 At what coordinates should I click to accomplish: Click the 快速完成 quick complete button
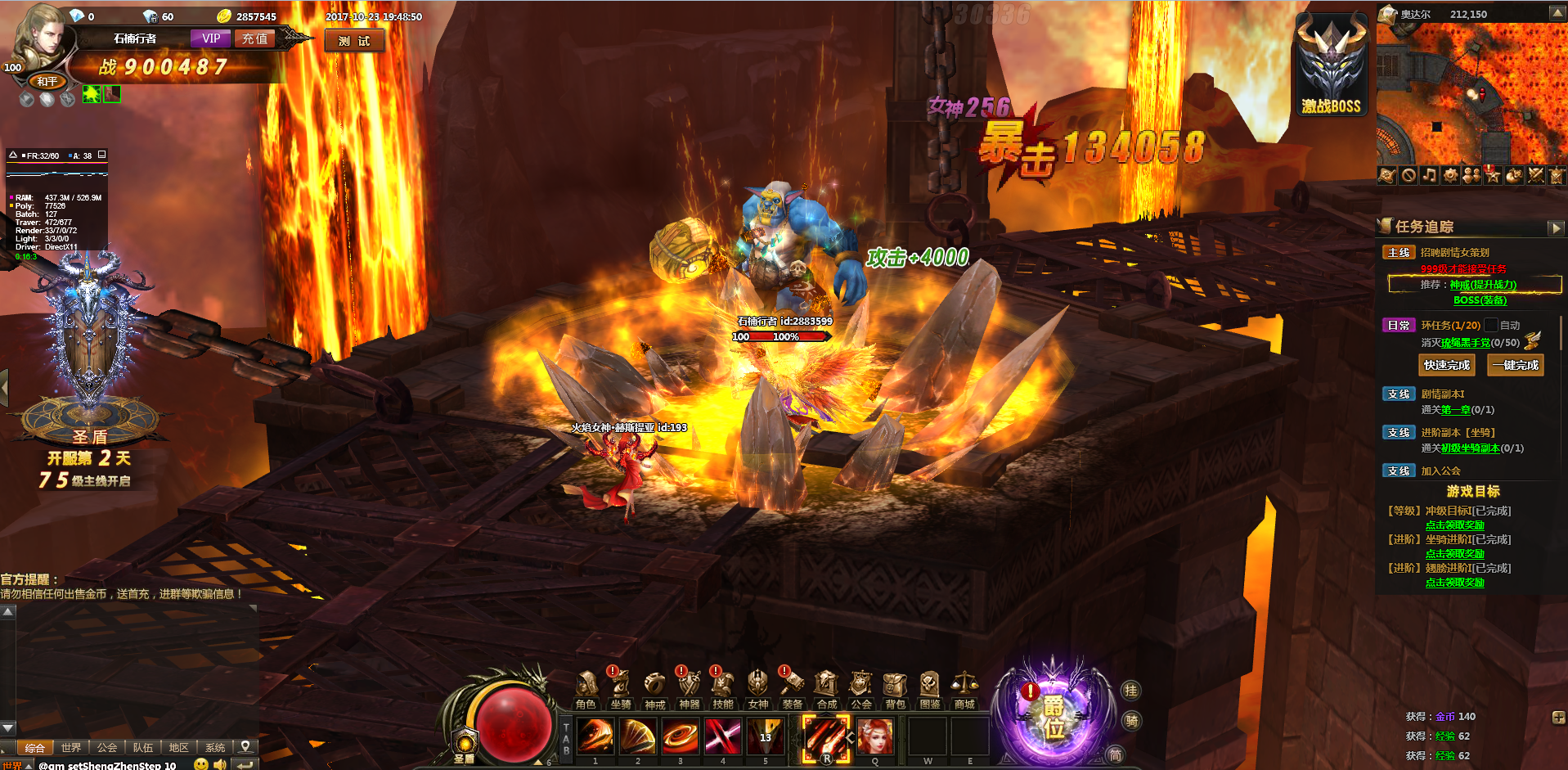click(x=1446, y=365)
